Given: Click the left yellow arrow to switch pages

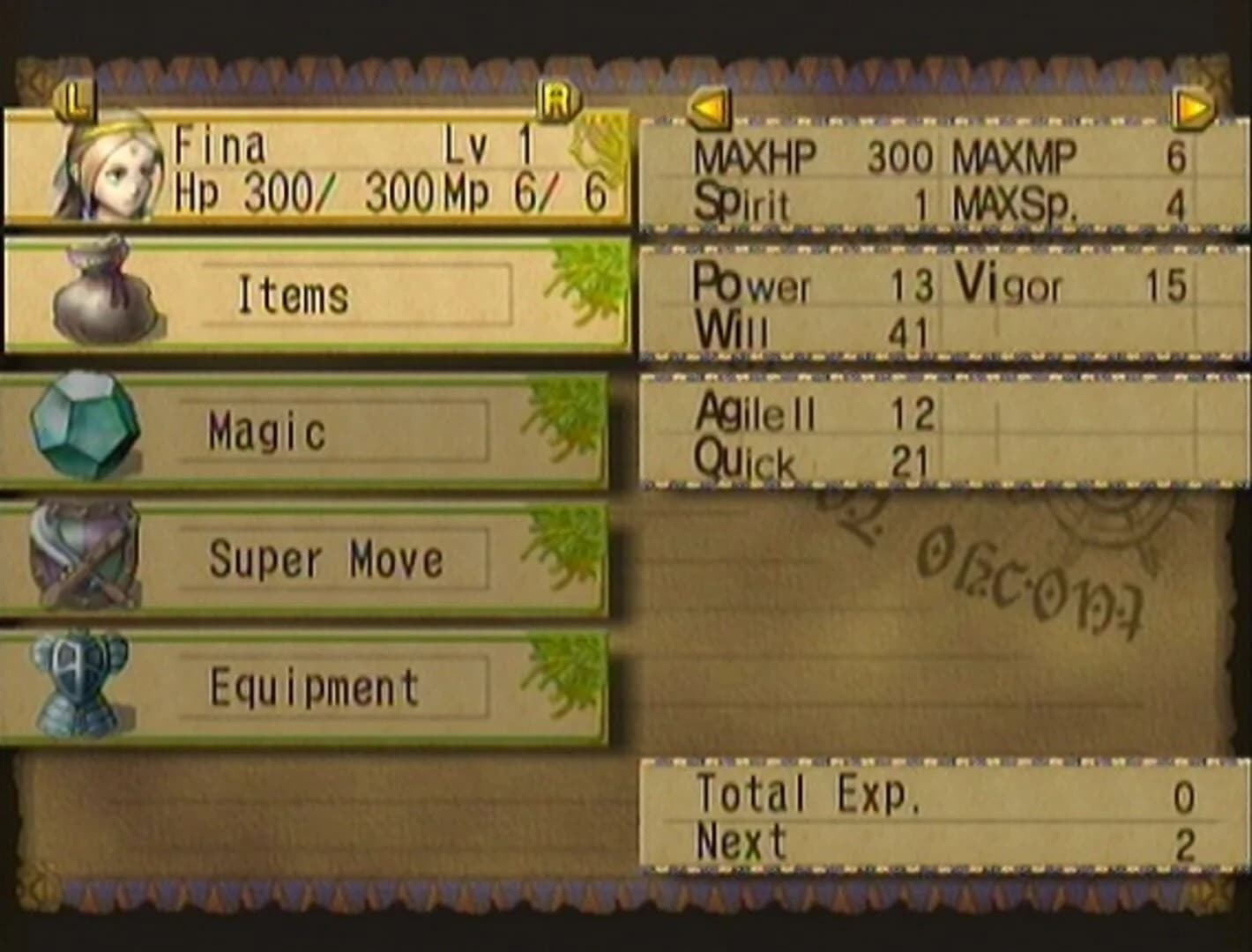Looking at the screenshot, I should point(707,108).
